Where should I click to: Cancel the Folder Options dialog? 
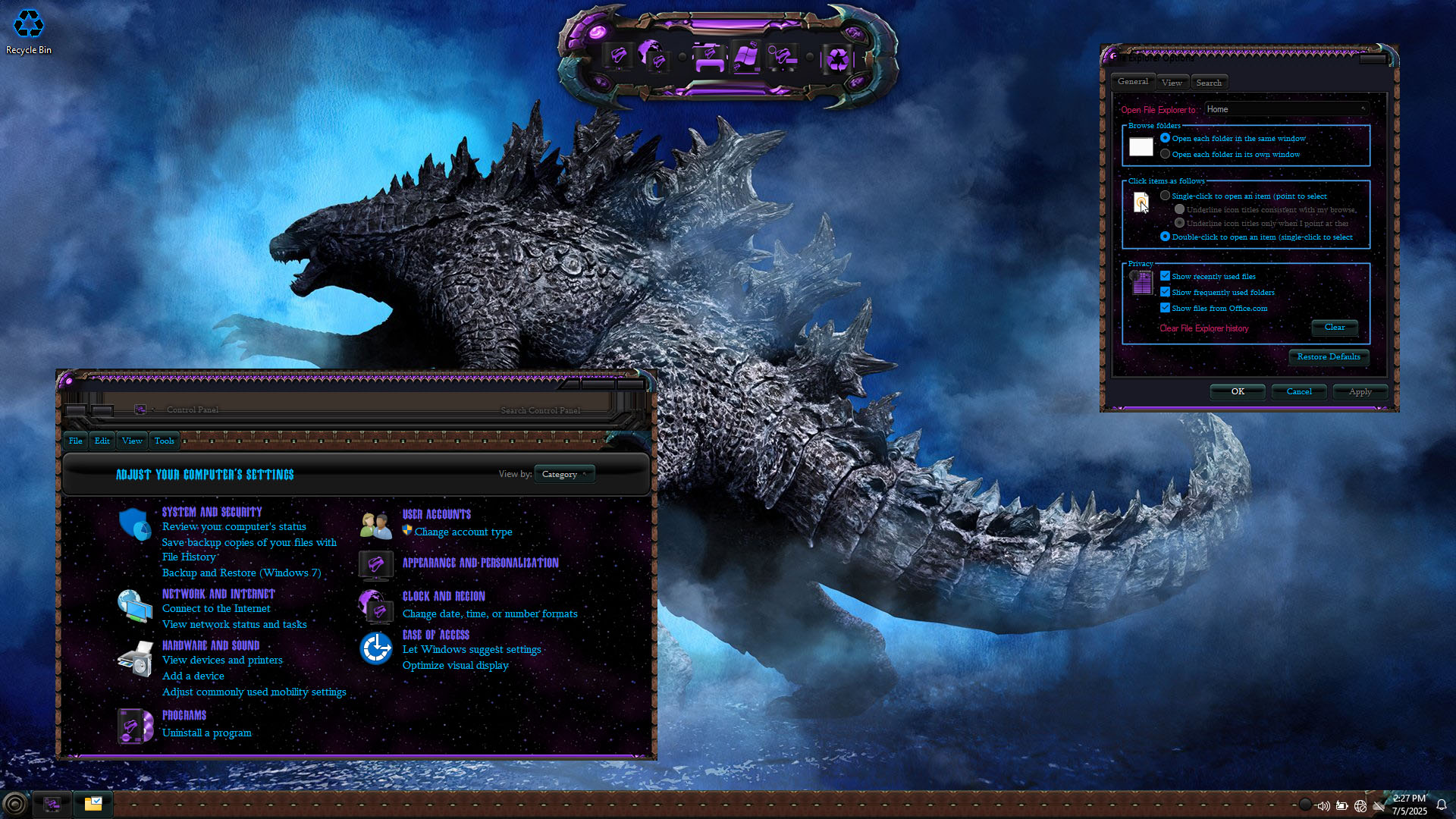pyautogui.click(x=1299, y=391)
